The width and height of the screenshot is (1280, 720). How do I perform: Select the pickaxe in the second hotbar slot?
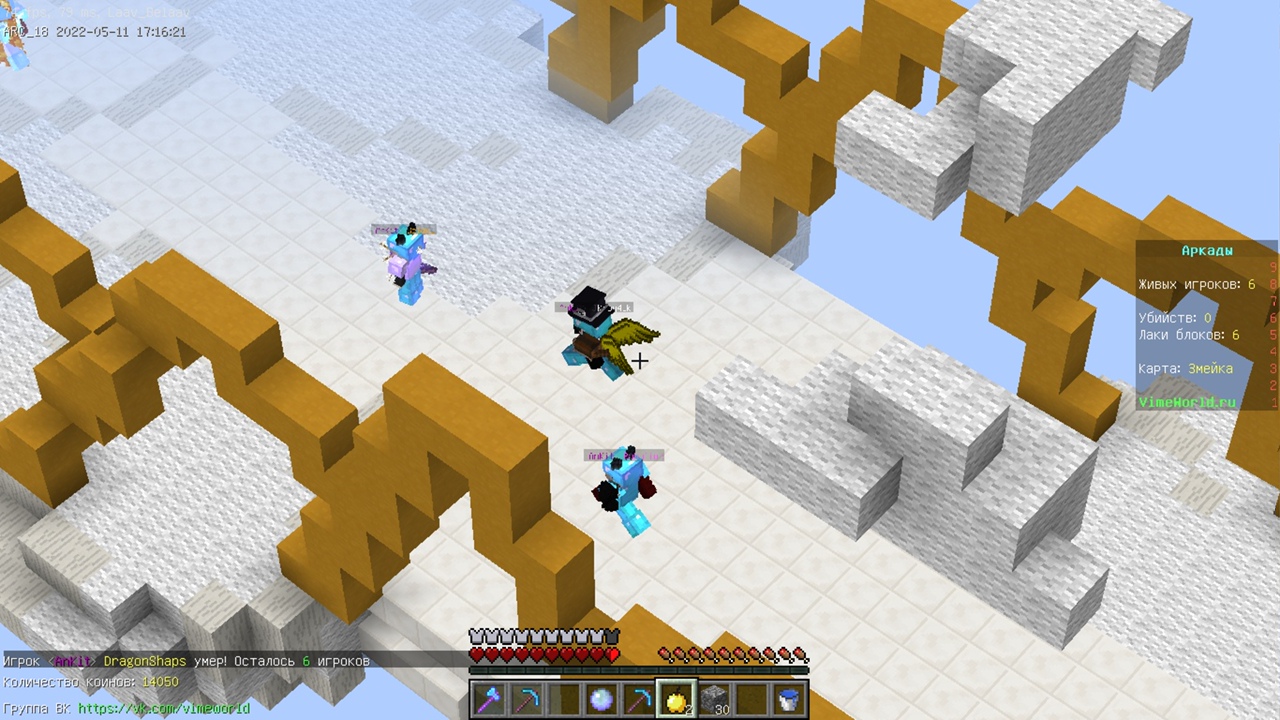(527, 697)
